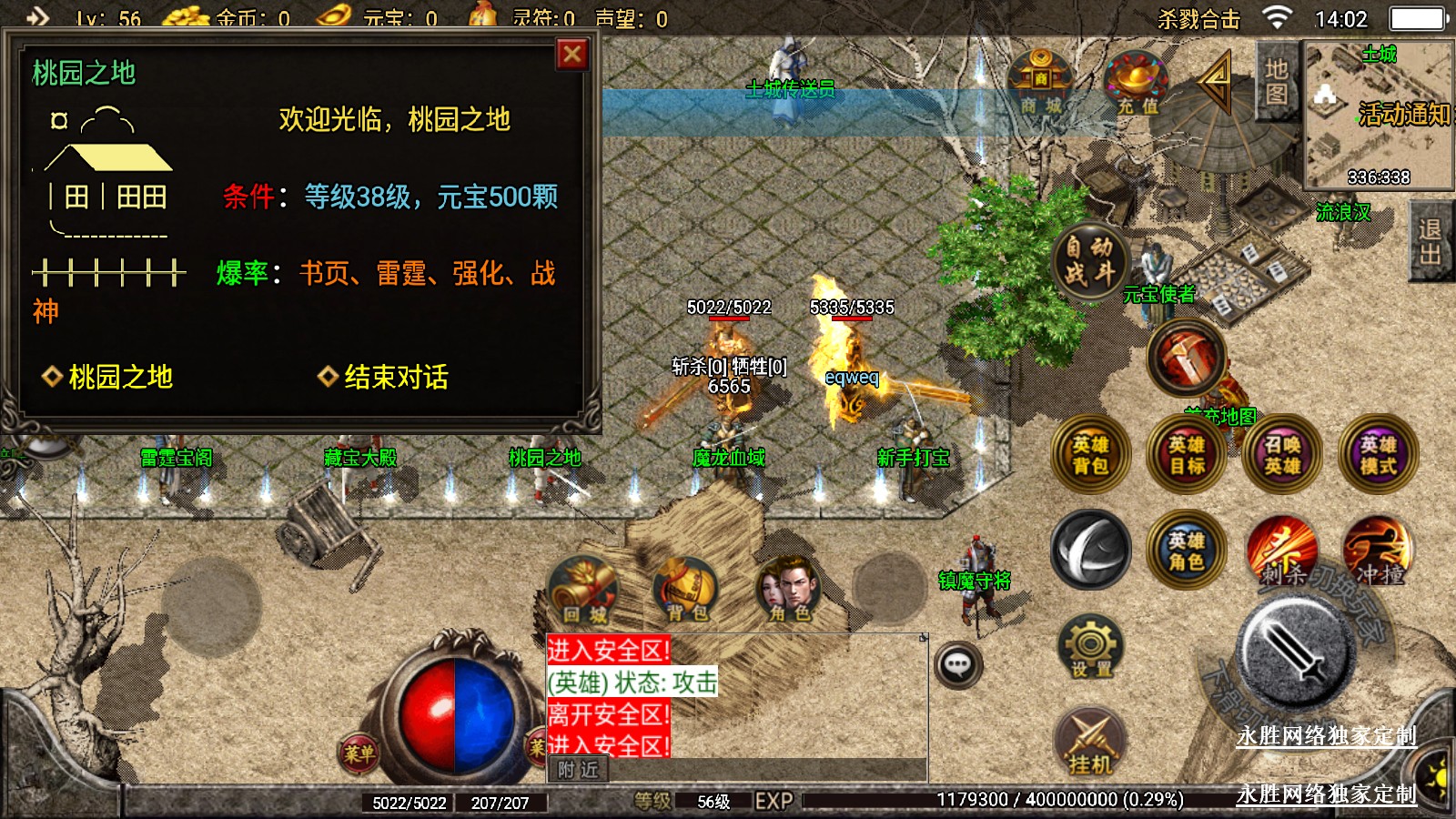
Task: Use the 回城 return-to-town scroll
Action: 584,590
